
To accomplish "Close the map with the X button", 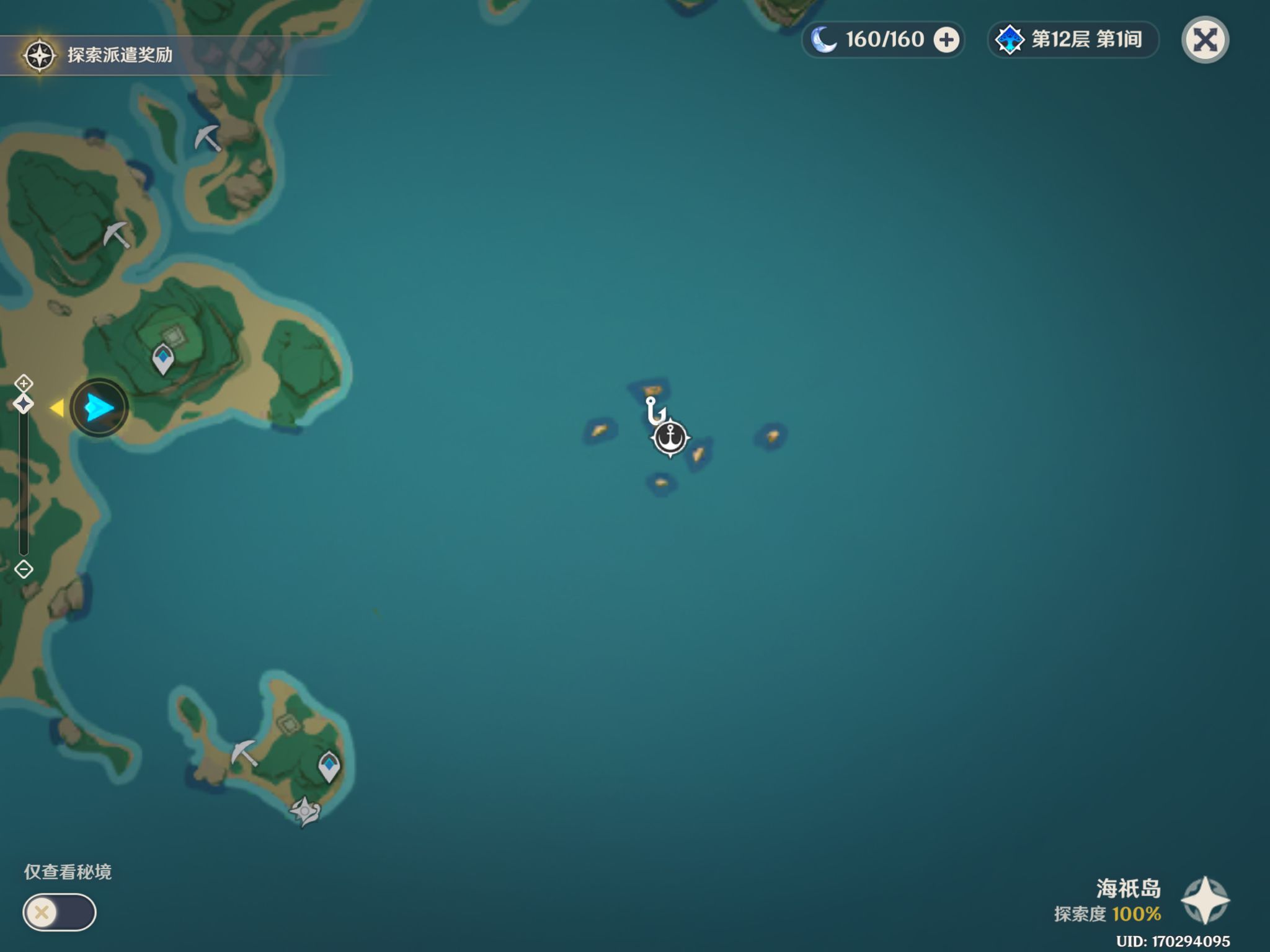I will click(x=1204, y=40).
